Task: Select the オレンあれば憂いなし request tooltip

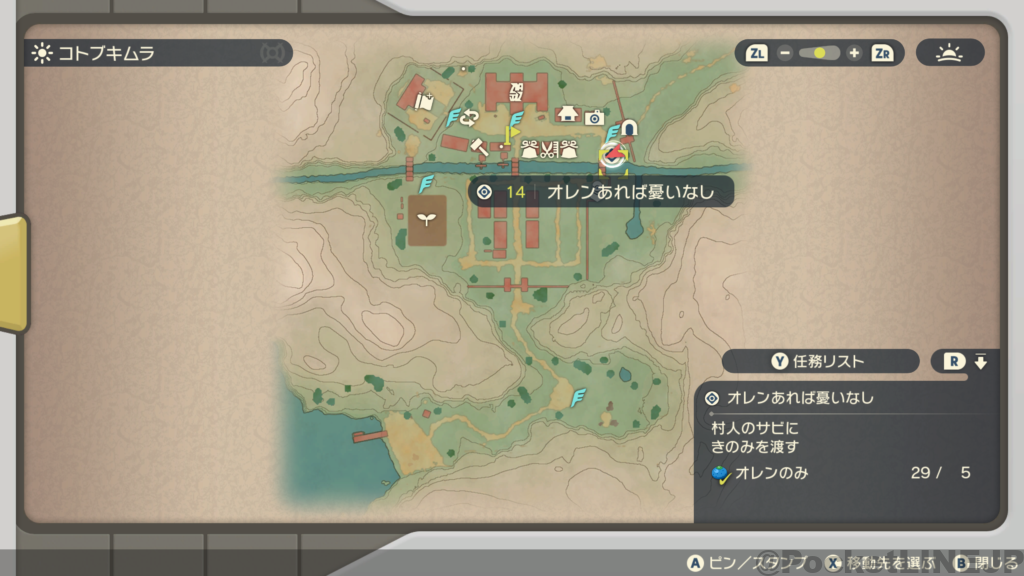Action: coord(601,192)
